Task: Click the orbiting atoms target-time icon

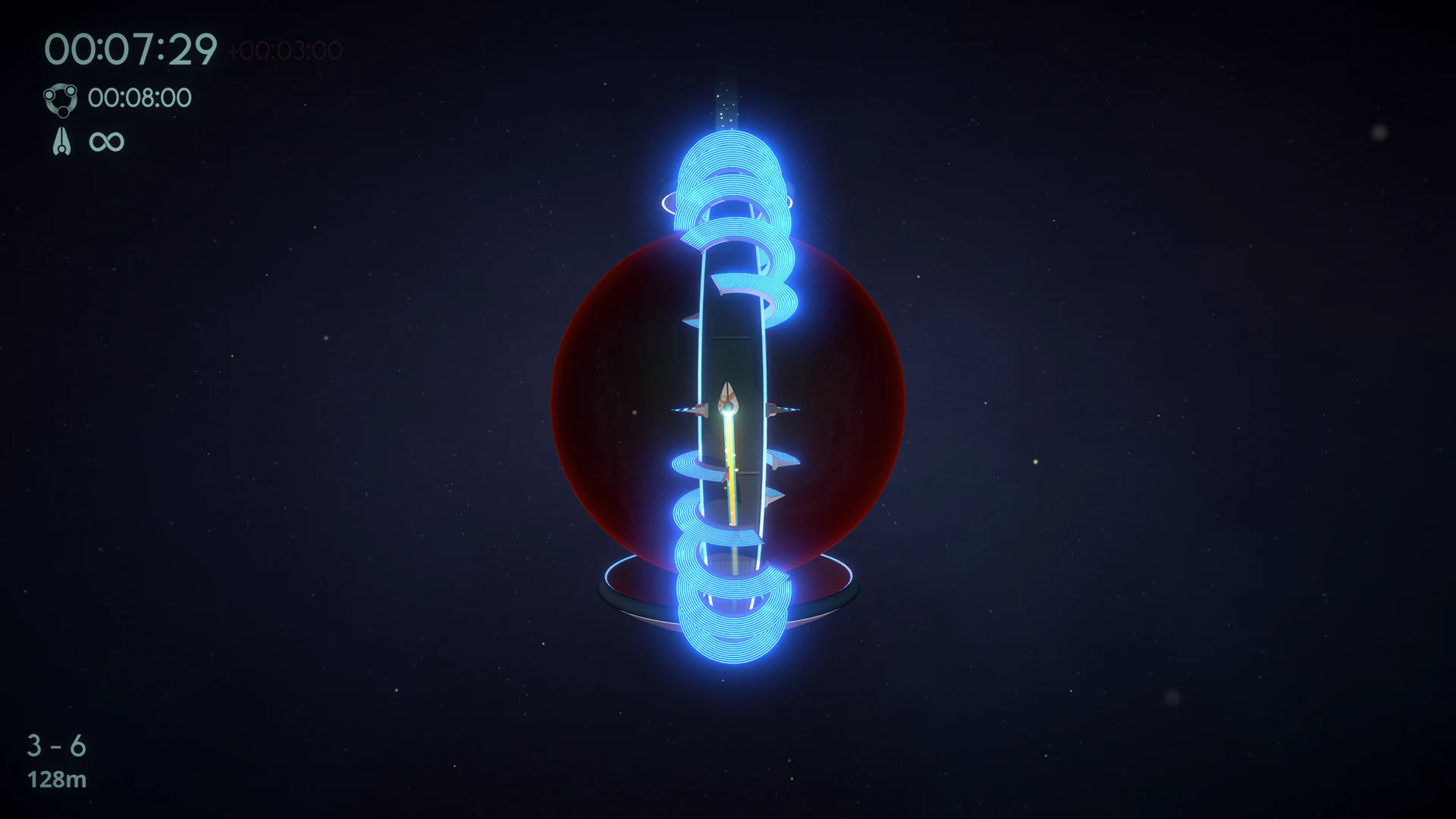Action: [x=61, y=99]
